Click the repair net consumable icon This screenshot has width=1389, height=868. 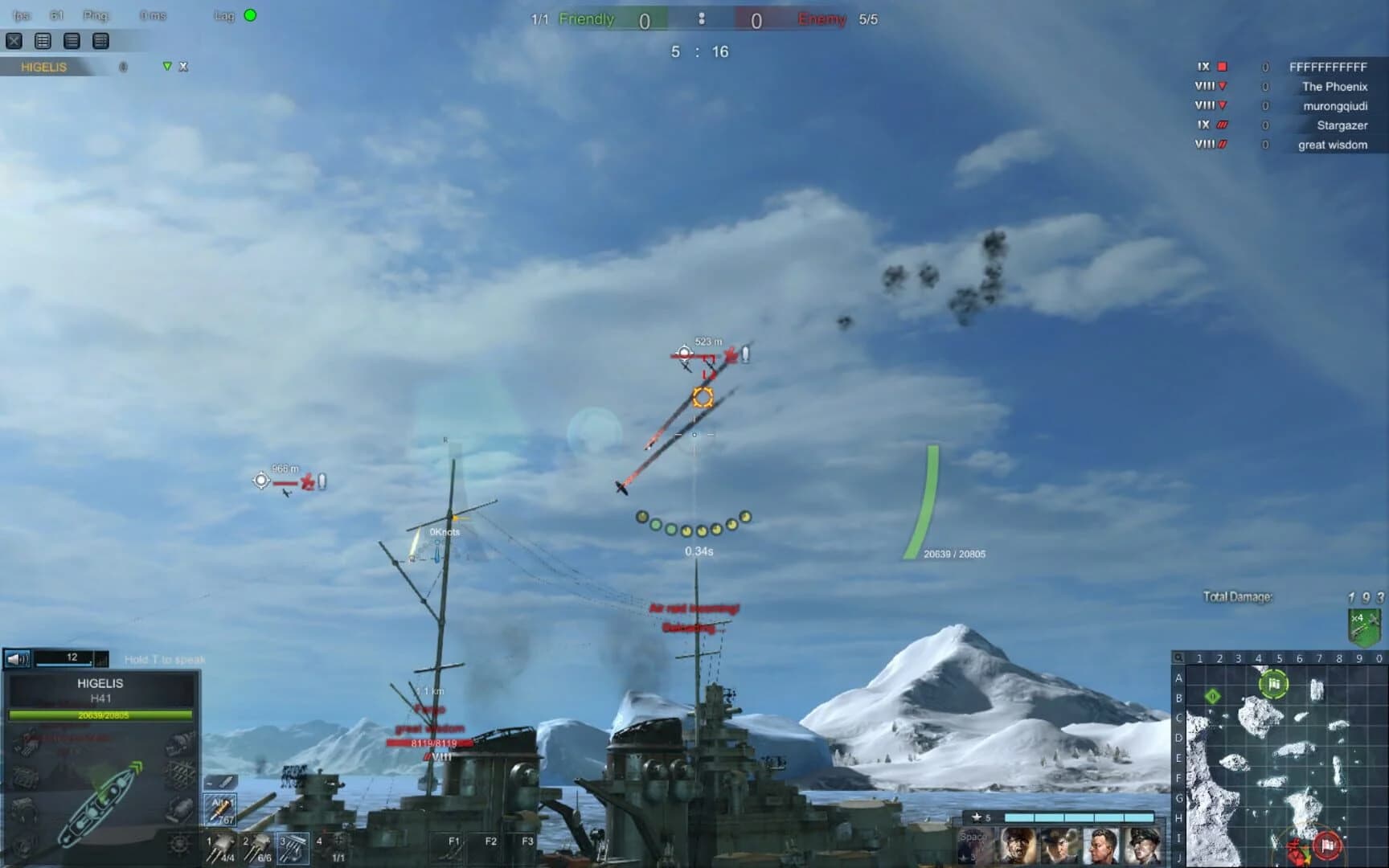point(182,772)
